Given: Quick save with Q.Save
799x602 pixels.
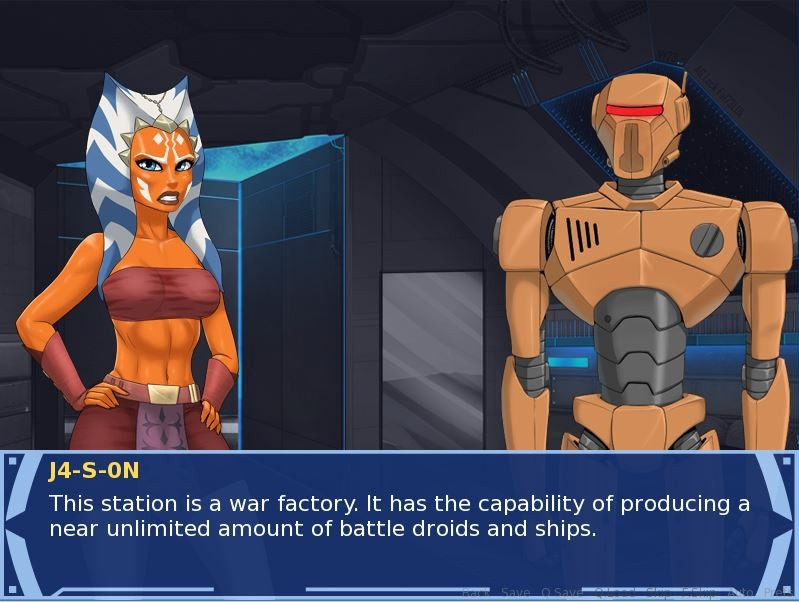Looking at the screenshot, I should (x=563, y=593).
